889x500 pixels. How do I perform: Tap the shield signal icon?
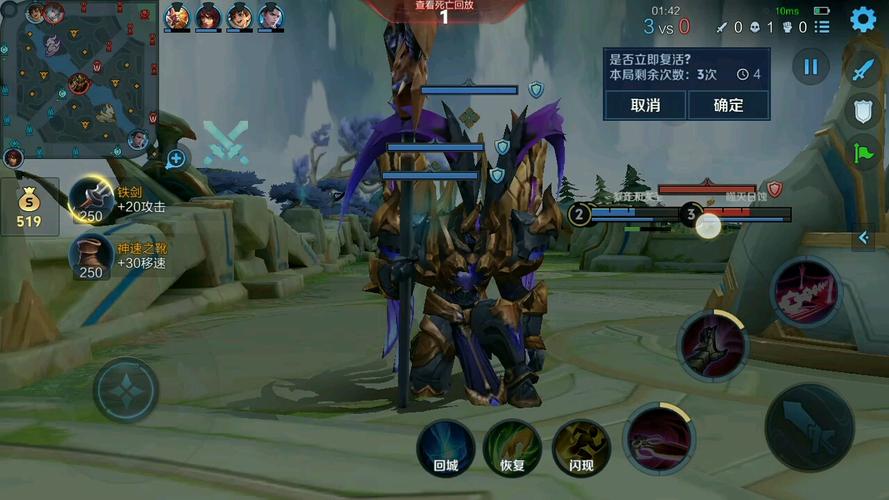(x=863, y=111)
